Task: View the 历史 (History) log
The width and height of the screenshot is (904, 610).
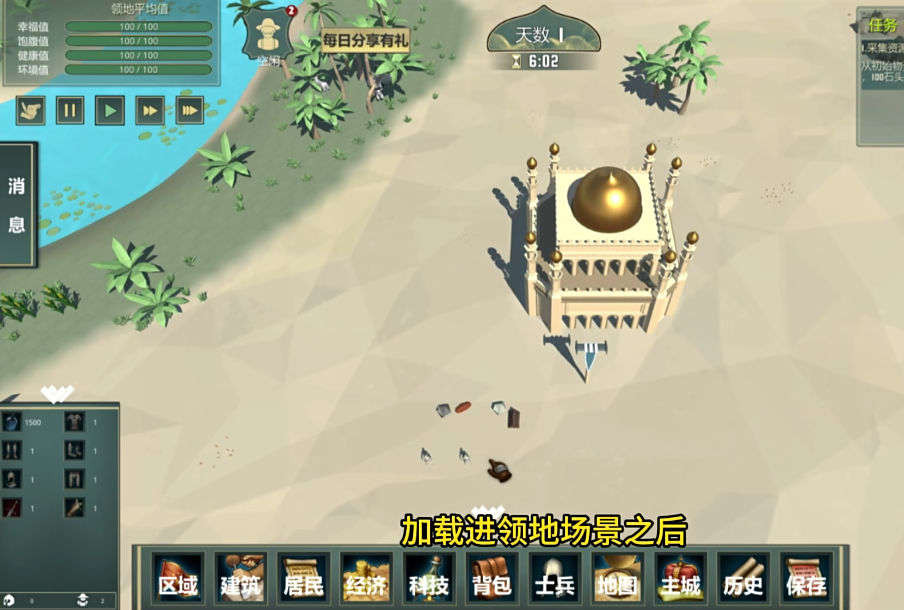Action: 743,580
